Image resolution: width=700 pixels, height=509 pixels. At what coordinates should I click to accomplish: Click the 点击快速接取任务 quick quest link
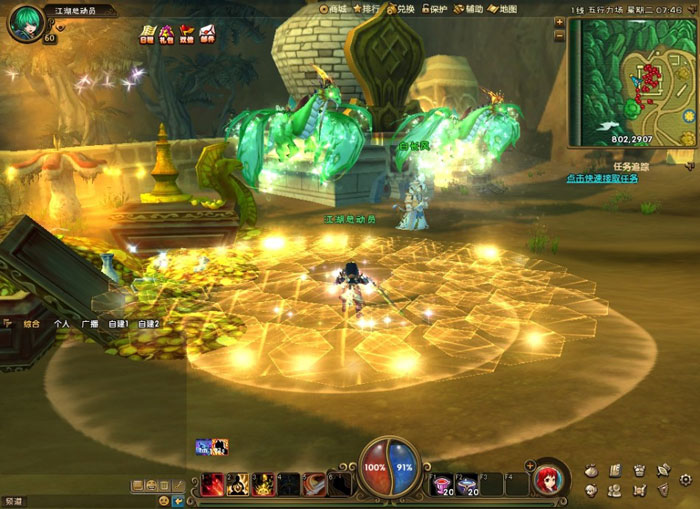click(602, 178)
